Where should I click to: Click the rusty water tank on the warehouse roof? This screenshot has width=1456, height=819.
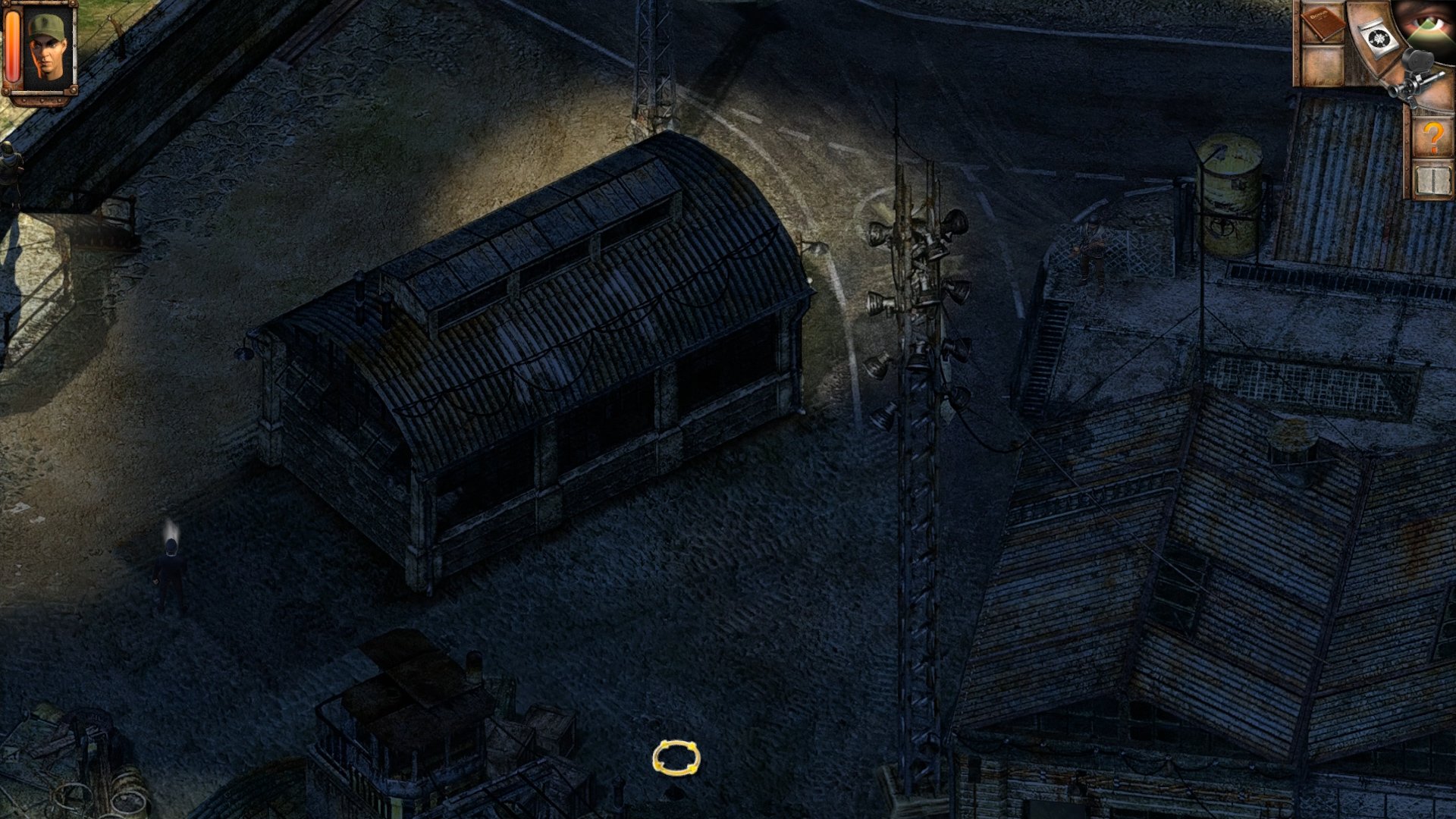pos(1227,174)
